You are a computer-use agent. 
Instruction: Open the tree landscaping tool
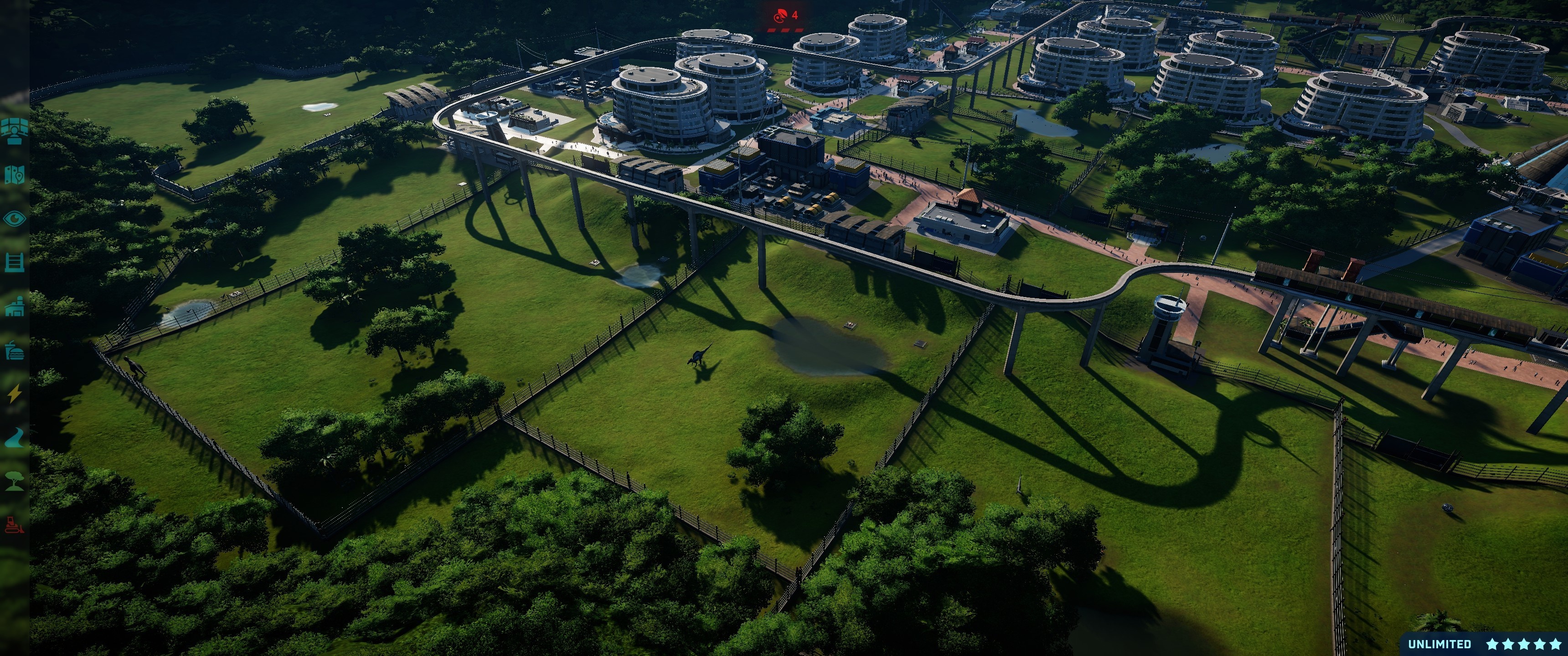(14, 482)
